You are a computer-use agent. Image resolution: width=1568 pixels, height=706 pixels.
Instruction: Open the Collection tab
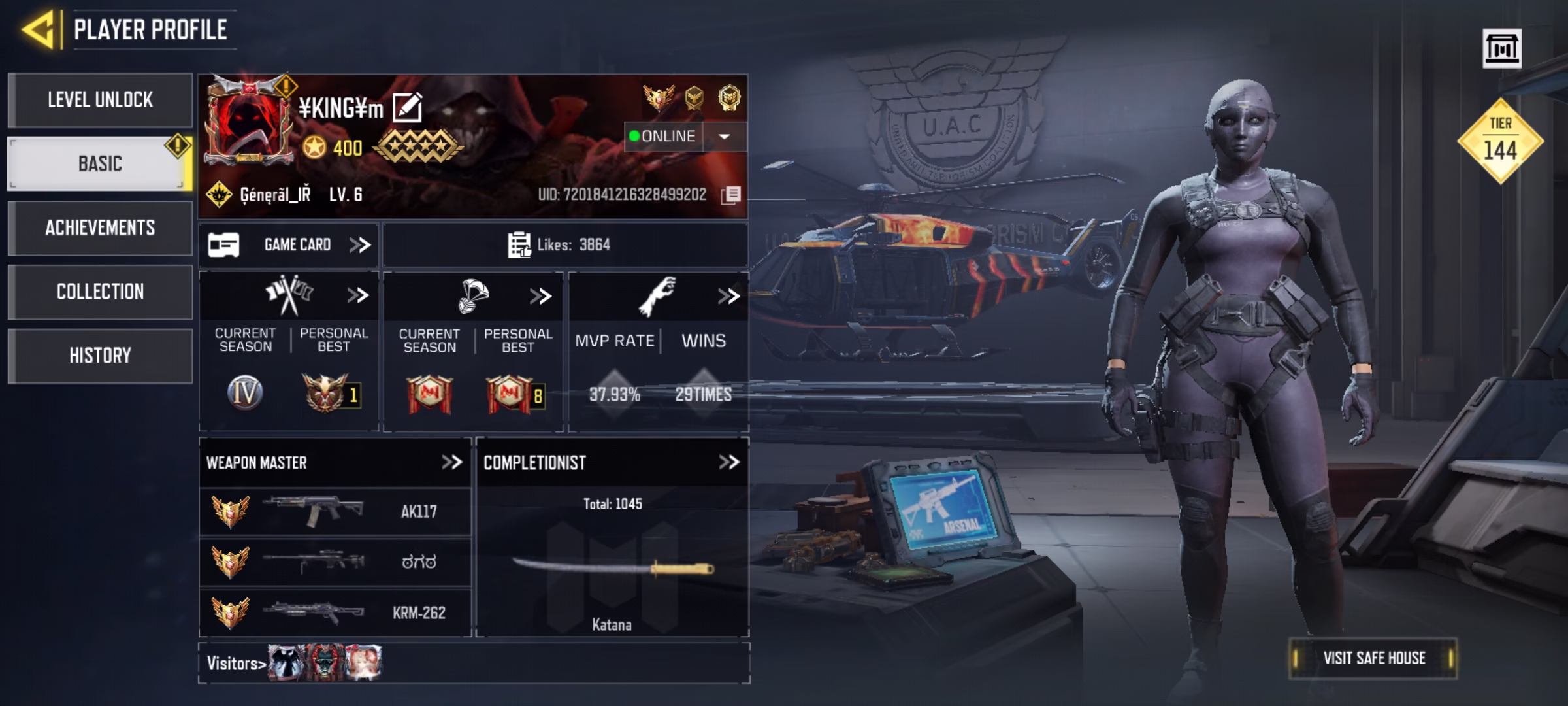pos(100,292)
